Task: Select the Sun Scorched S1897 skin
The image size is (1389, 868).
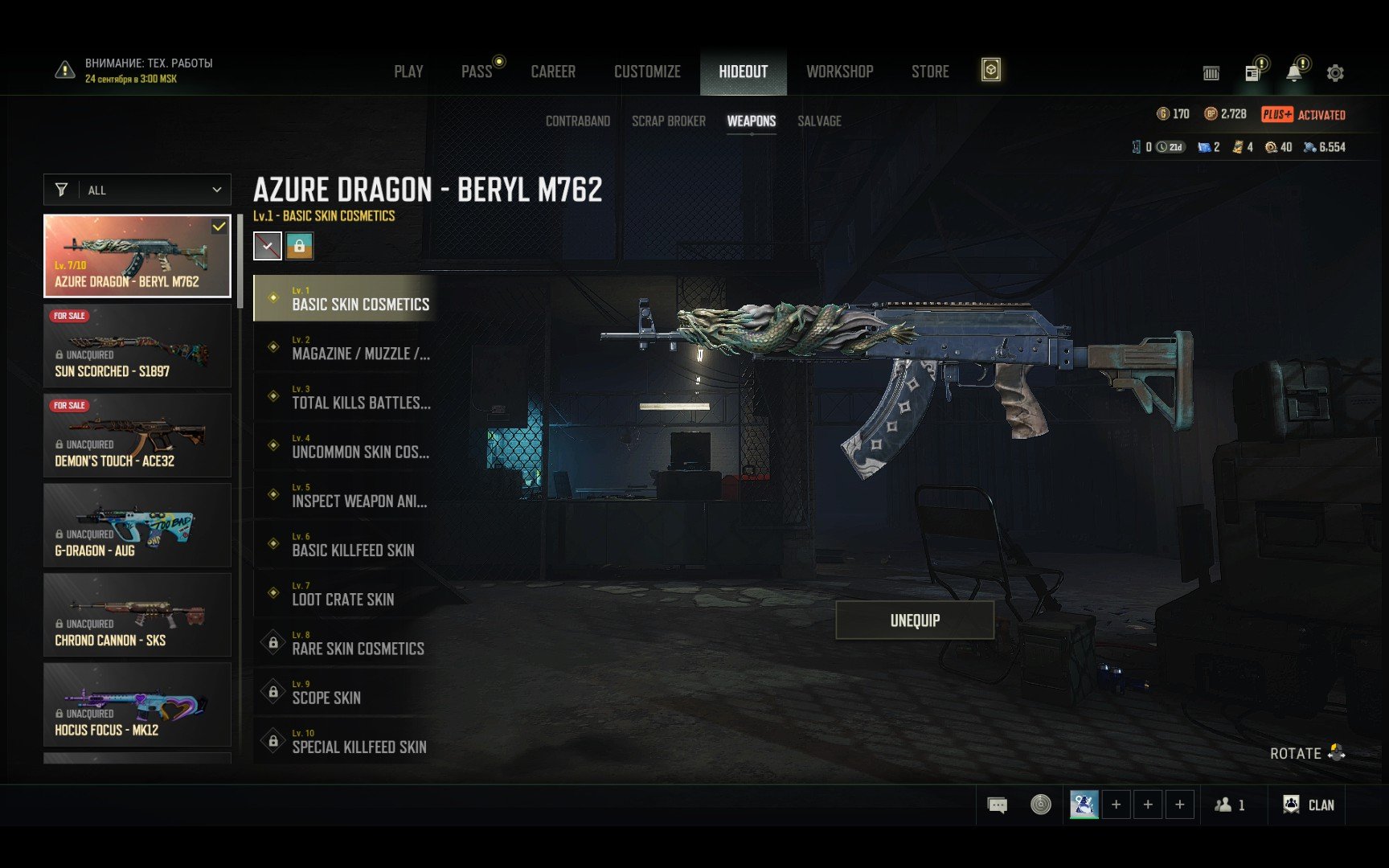Action: click(x=137, y=346)
